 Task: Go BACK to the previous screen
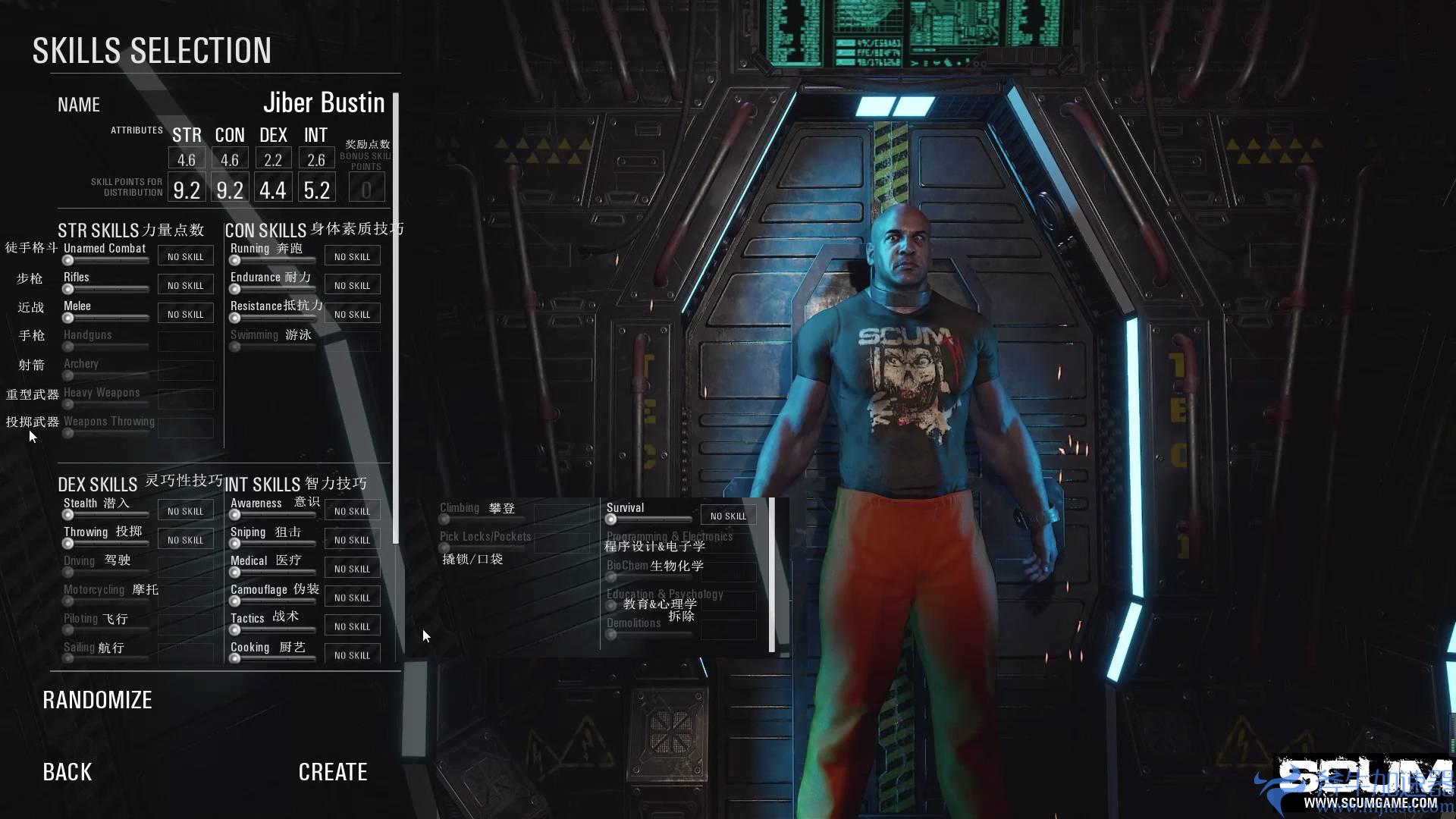click(x=67, y=772)
